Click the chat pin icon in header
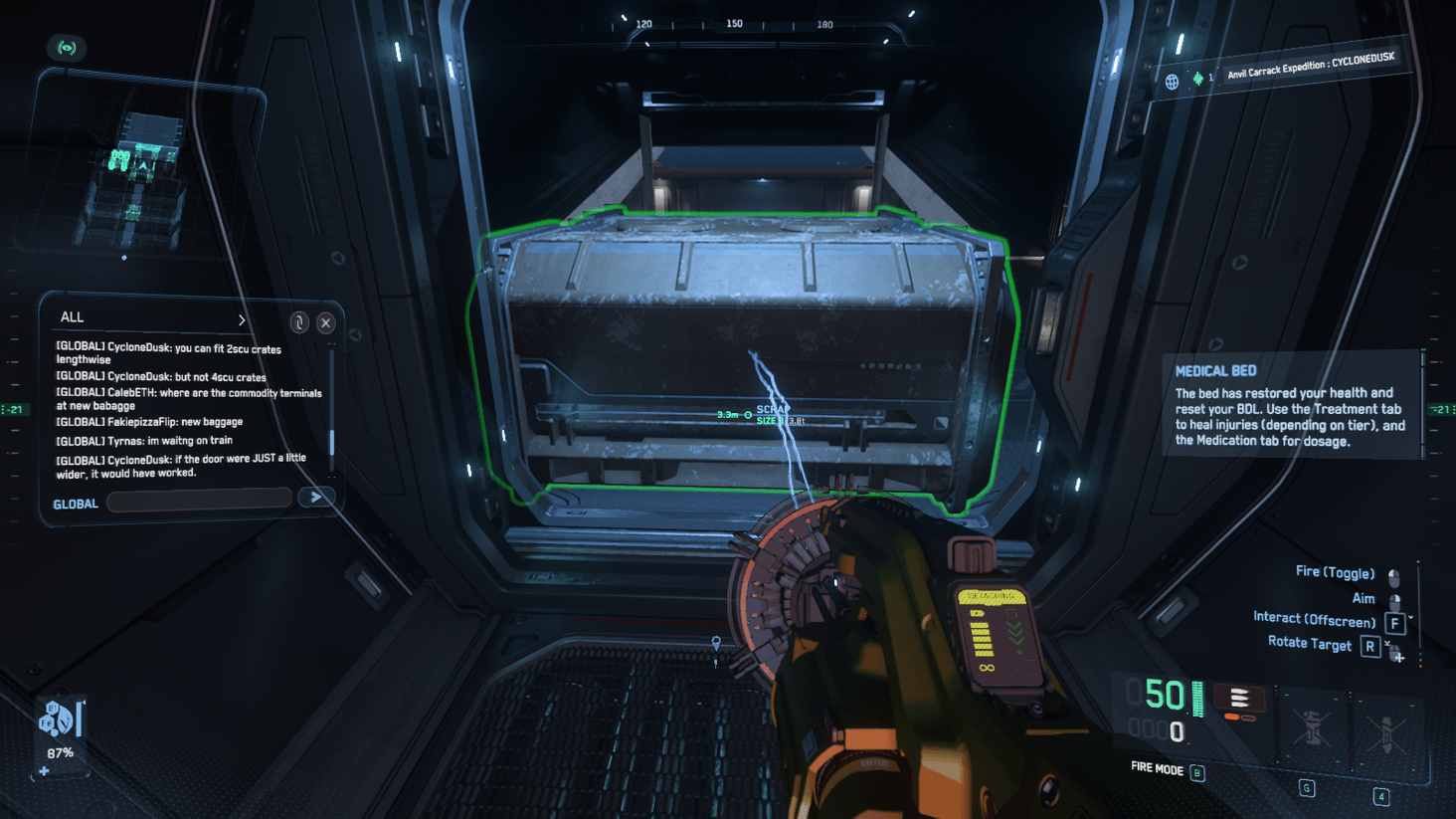Viewport: 1456px width, 819px height. click(299, 323)
